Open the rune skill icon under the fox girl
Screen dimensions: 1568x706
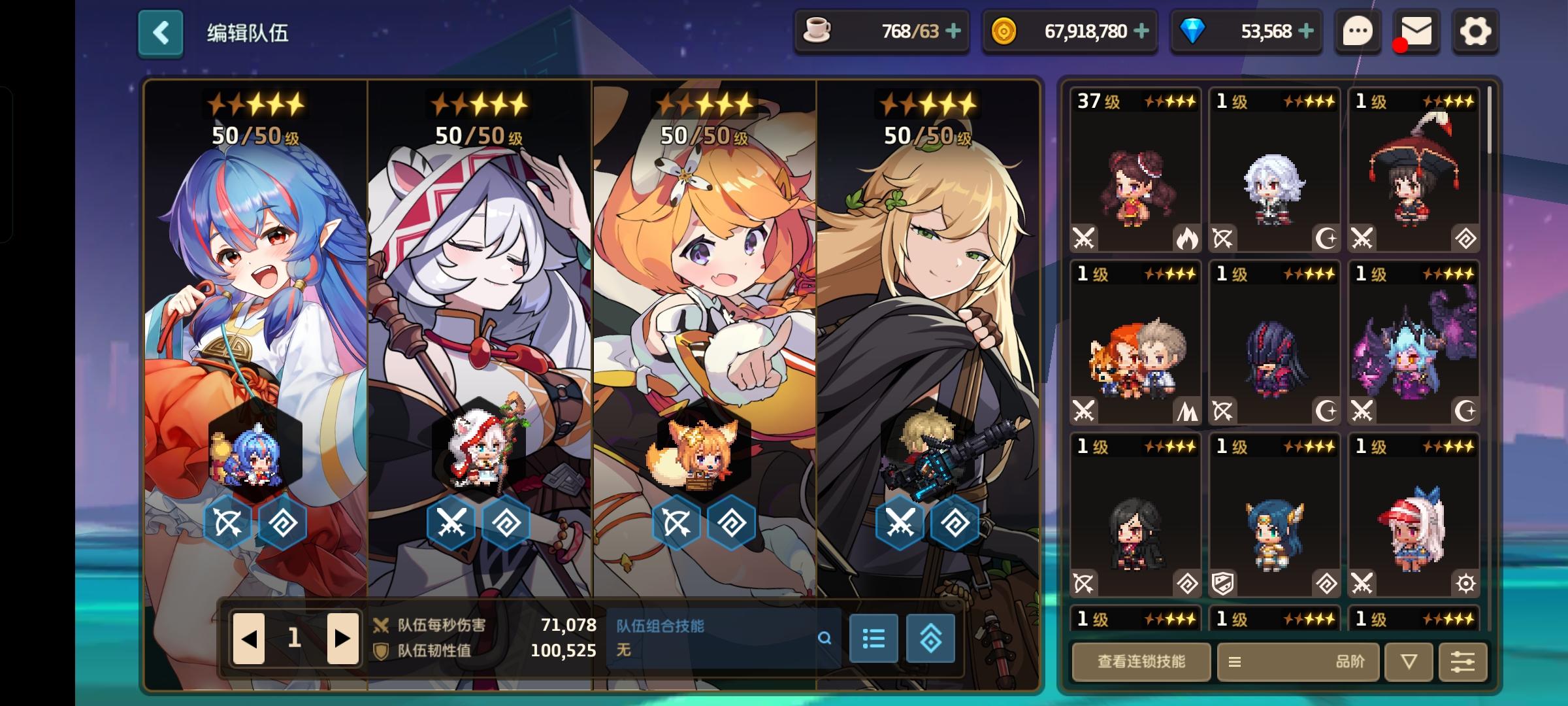(x=731, y=522)
